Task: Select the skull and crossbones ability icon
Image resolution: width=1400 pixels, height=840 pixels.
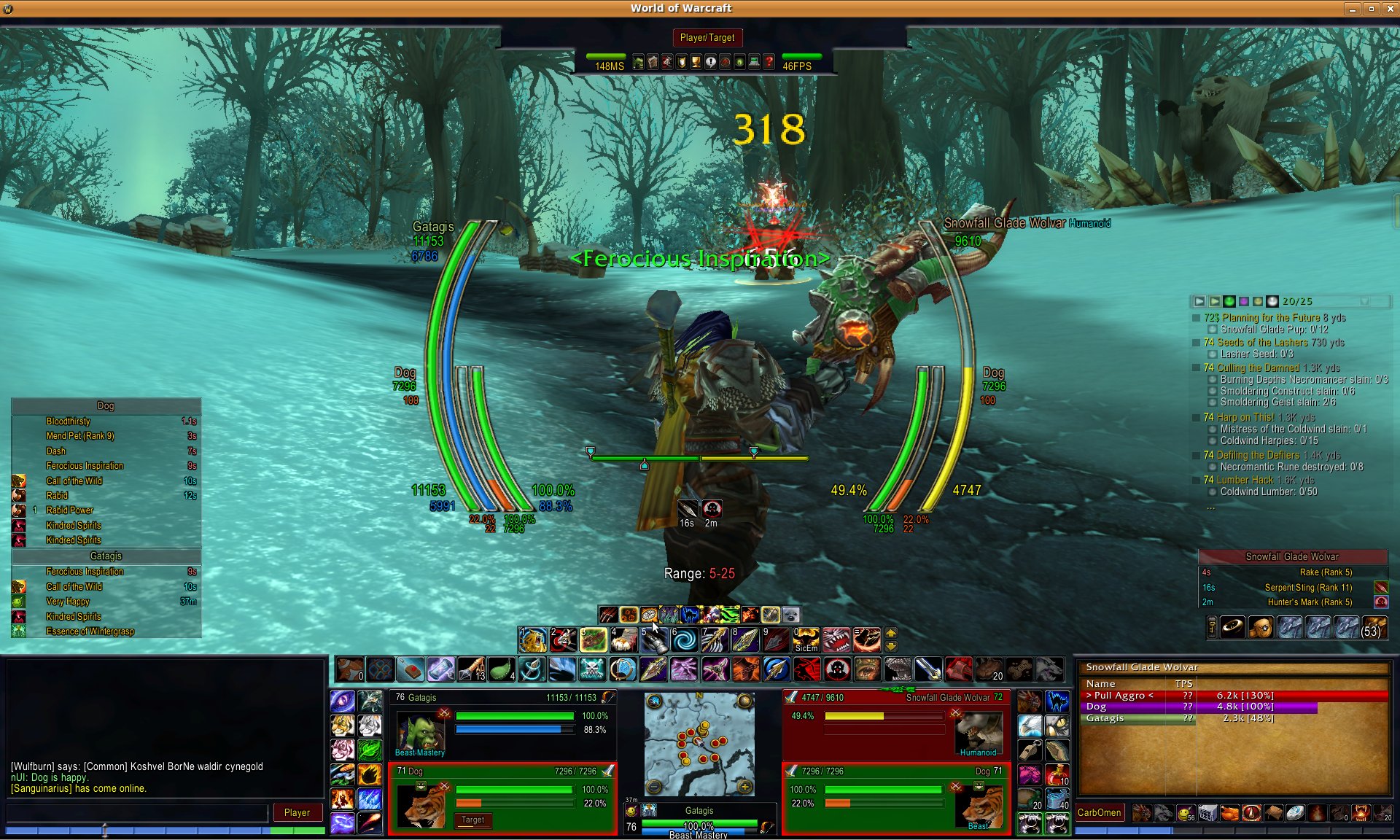Action: [592, 669]
